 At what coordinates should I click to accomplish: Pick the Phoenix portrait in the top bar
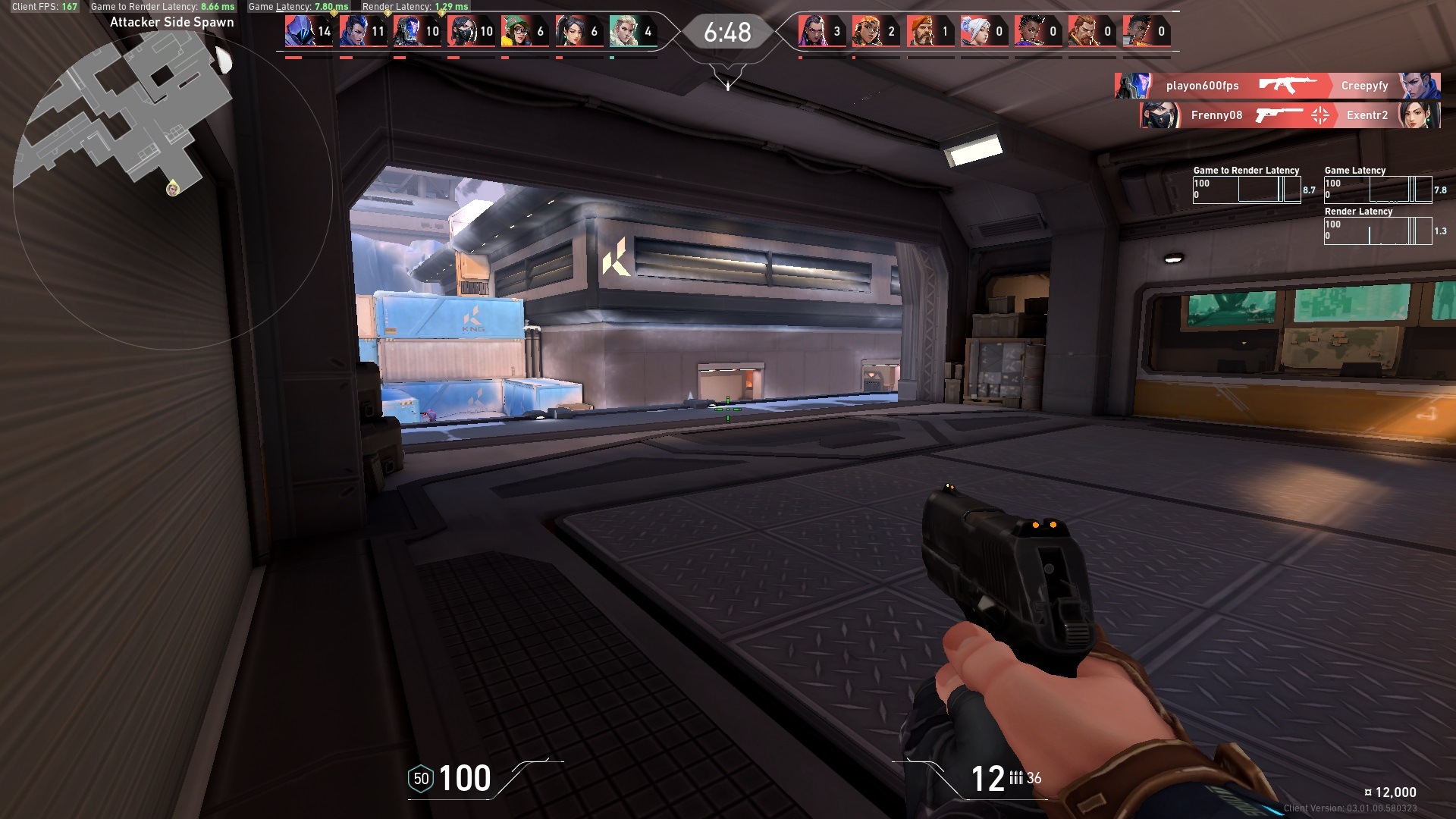(x=1135, y=31)
